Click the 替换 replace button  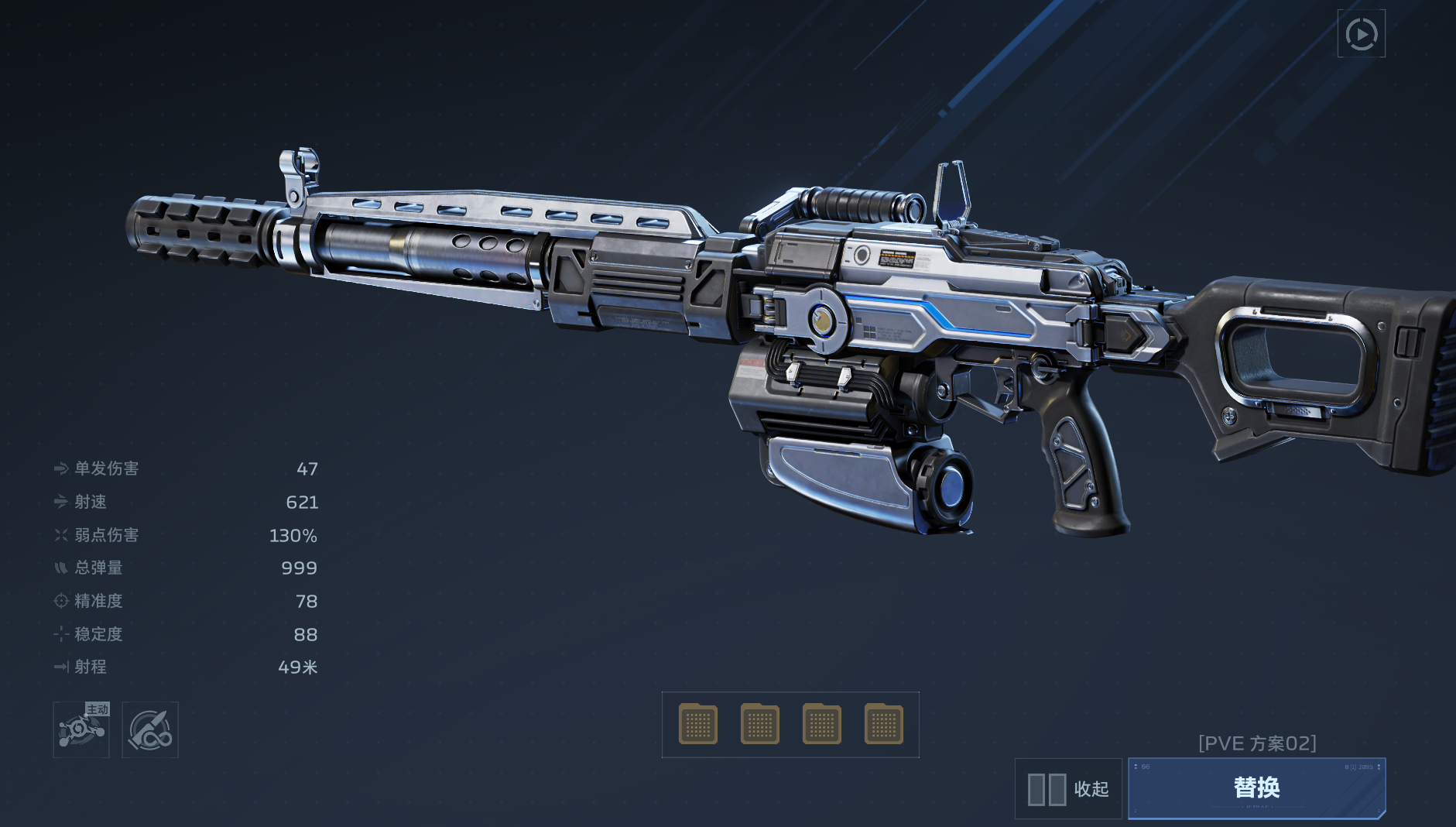(1256, 788)
